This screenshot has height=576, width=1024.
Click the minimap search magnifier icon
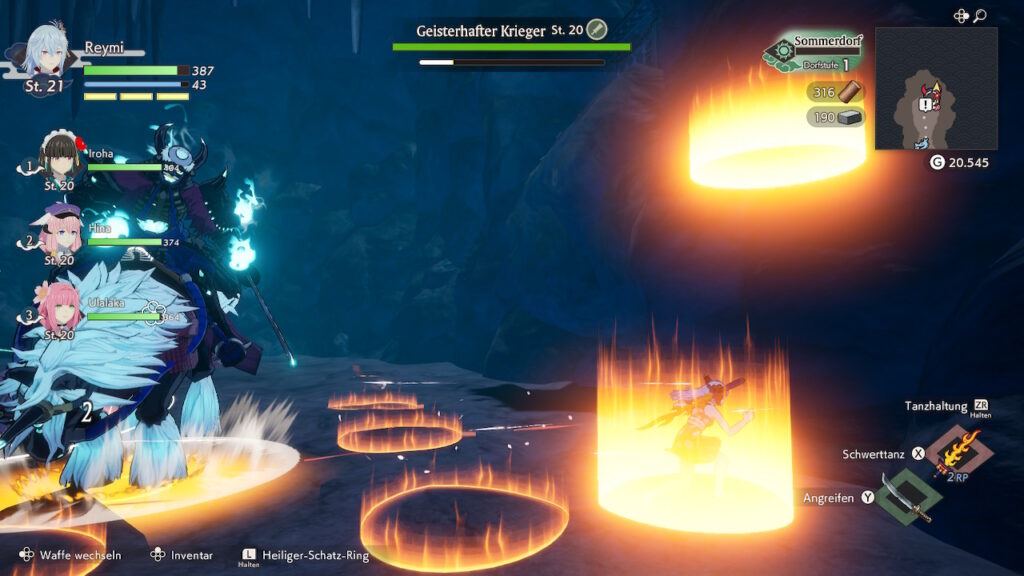pos(980,16)
